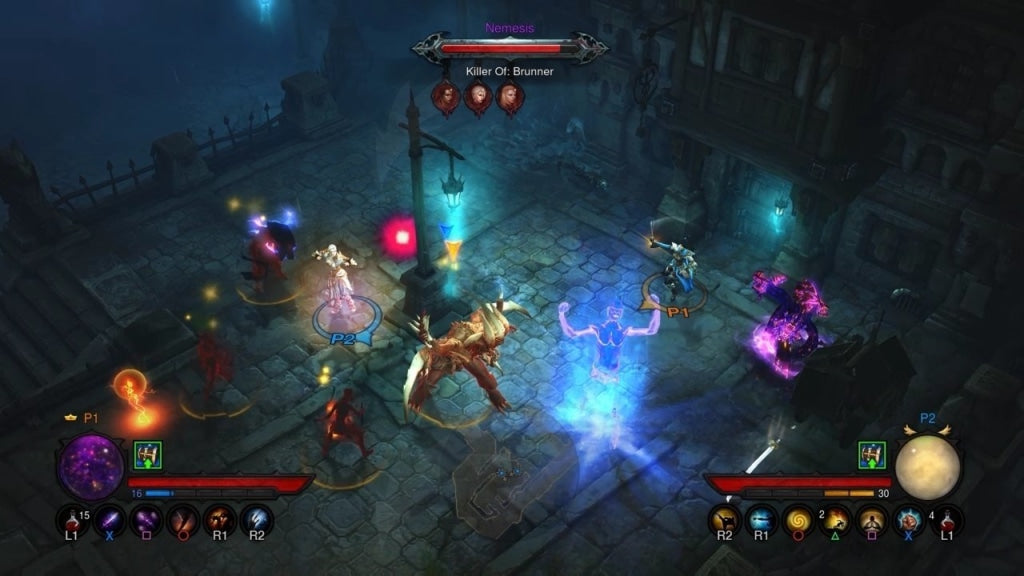Activate Player 1's purple glowing blade skill

(x=110, y=520)
